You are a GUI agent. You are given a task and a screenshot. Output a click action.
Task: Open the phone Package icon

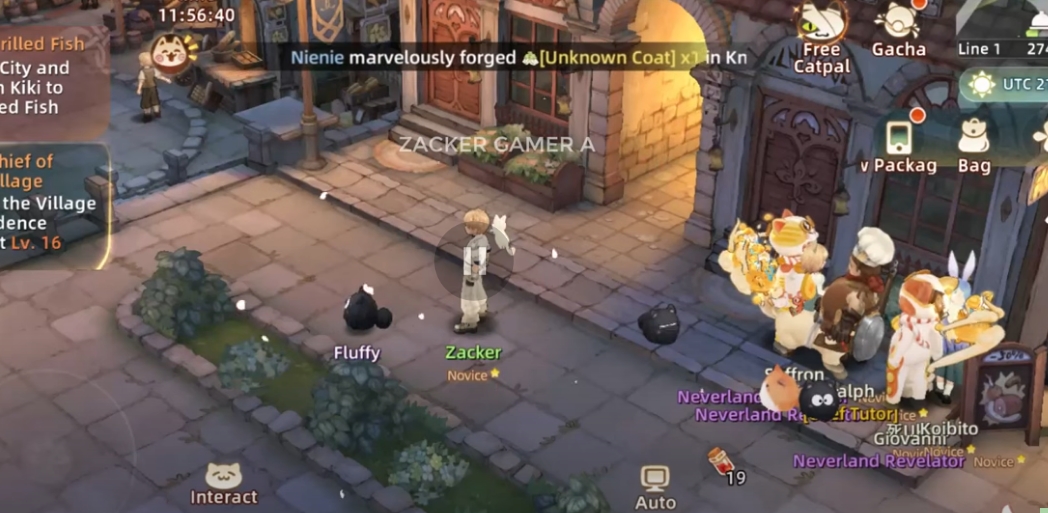click(x=899, y=143)
